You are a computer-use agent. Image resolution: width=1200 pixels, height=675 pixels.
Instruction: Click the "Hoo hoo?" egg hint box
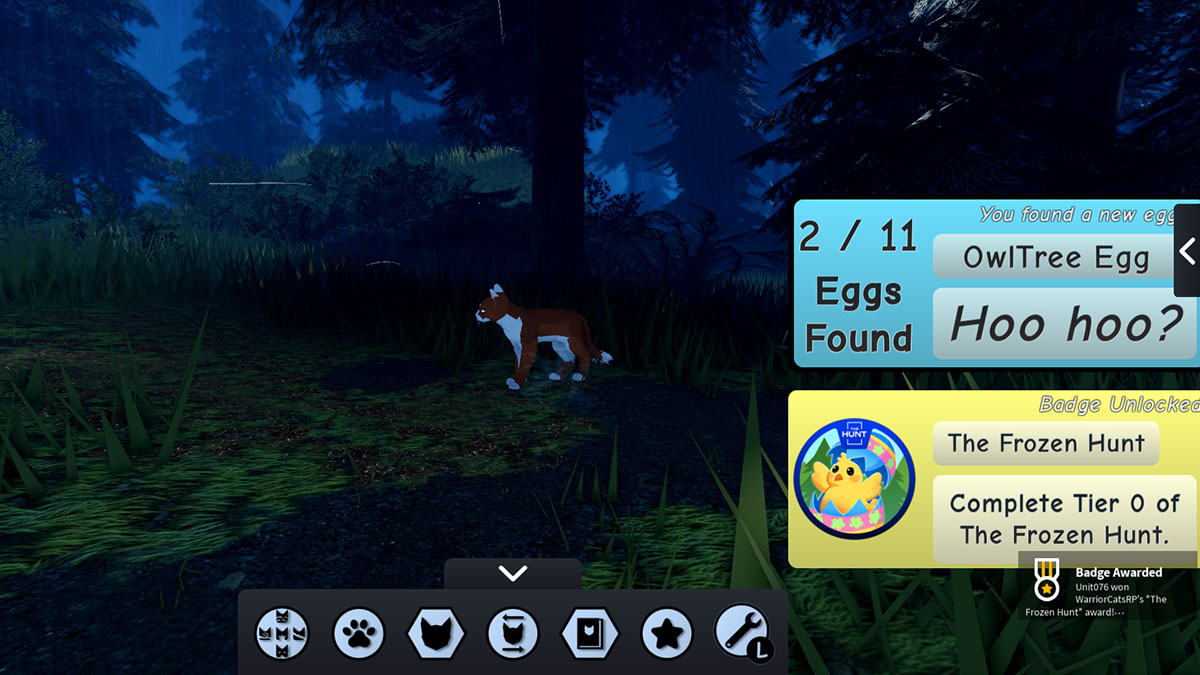pyautogui.click(x=1065, y=323)
